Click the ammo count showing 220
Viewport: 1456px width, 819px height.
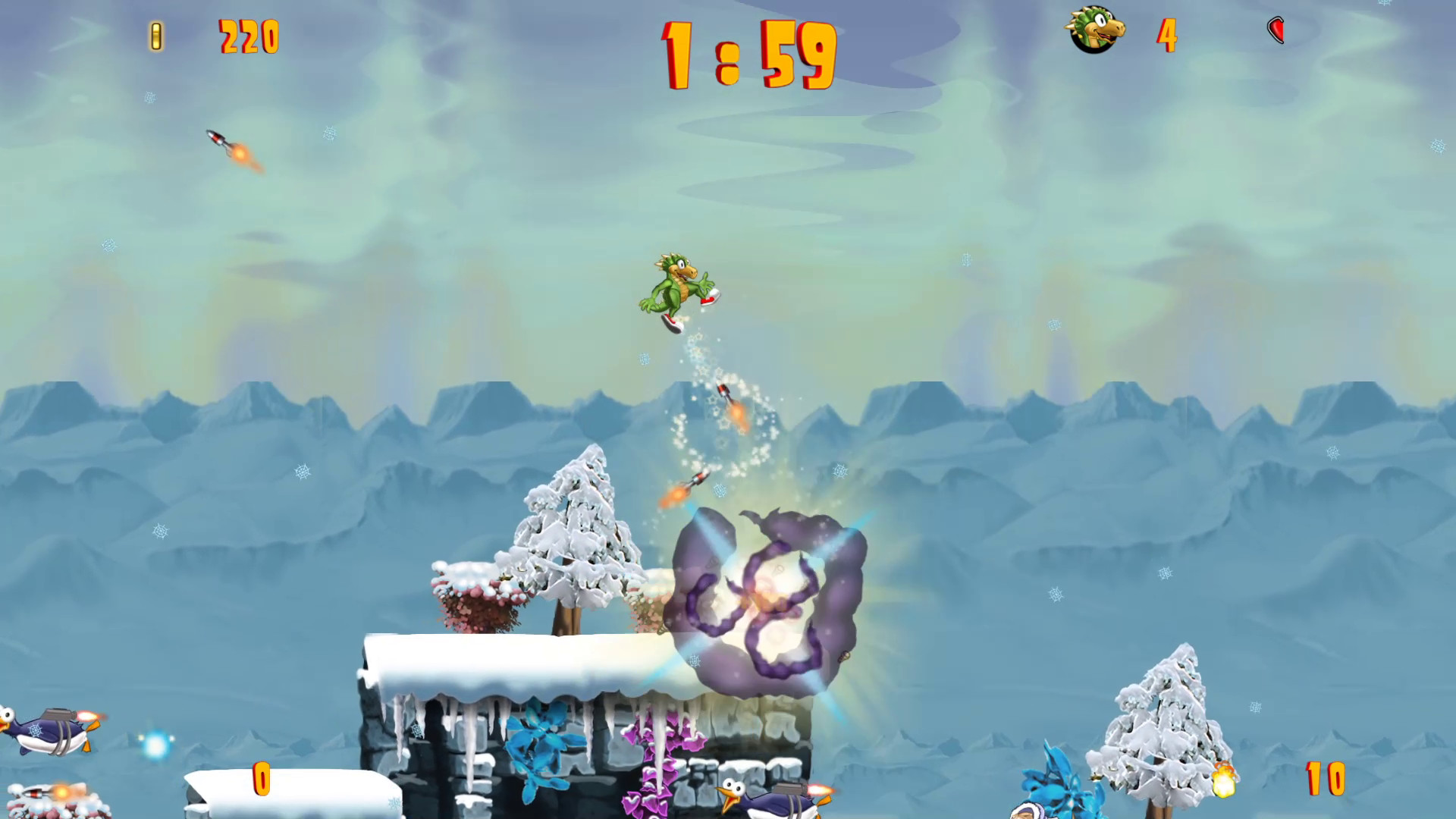[249, 36]
